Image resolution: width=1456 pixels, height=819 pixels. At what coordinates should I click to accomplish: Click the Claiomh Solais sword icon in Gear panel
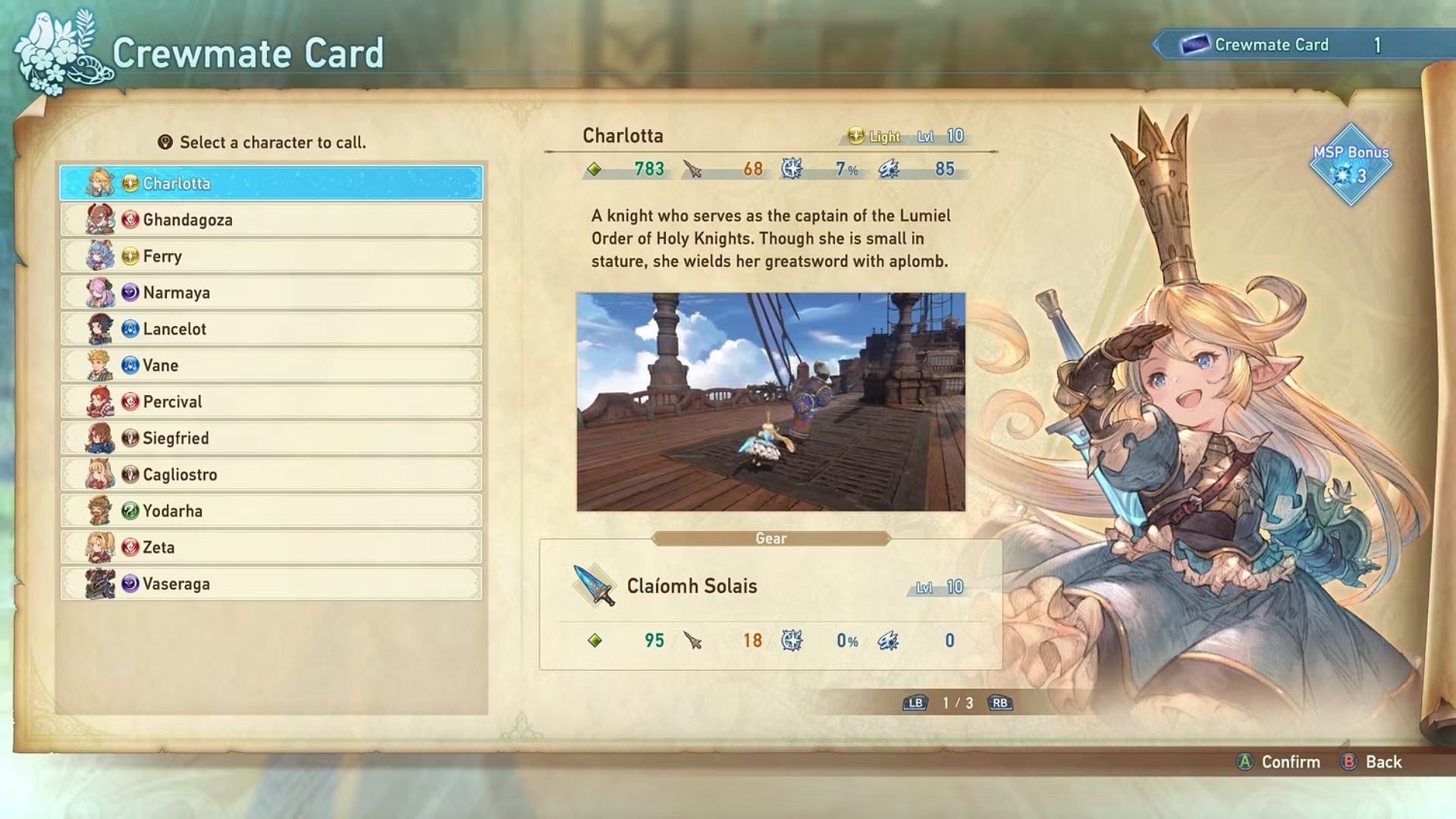(x=595, y=586)
